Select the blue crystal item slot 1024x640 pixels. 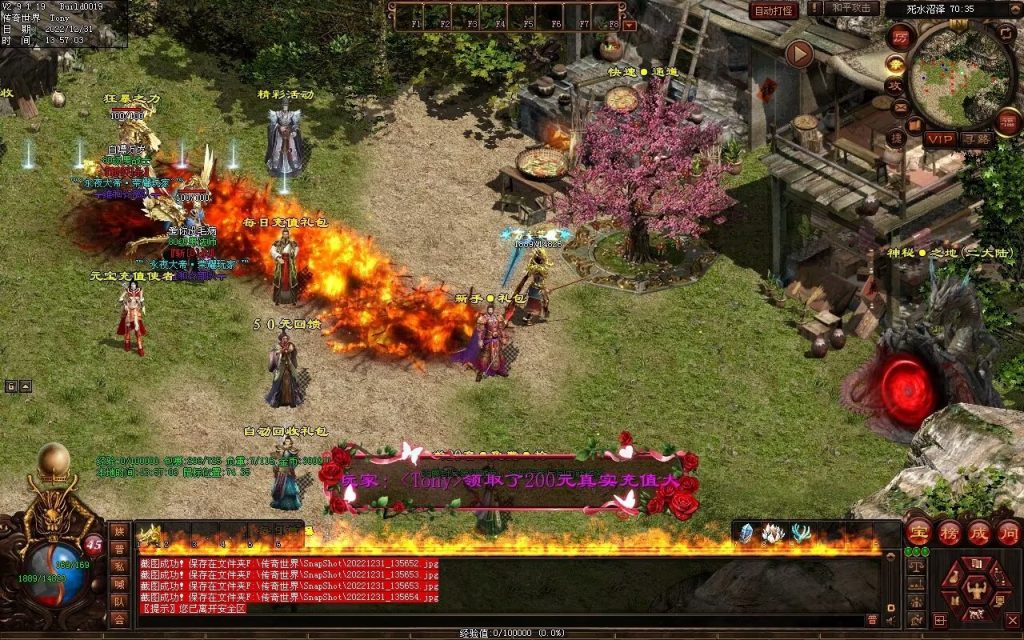click(x=746, y=534)
